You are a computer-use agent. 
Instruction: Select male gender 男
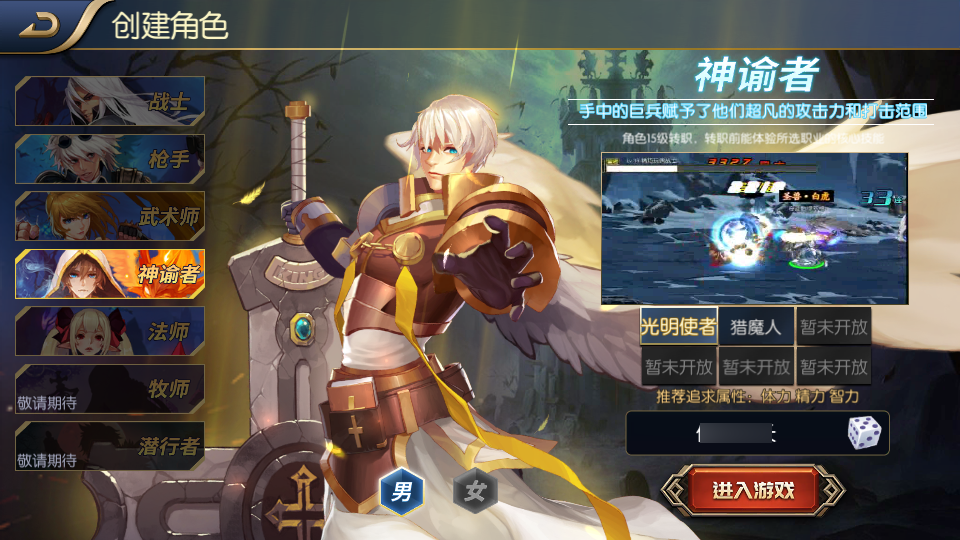tap(402, 491)
